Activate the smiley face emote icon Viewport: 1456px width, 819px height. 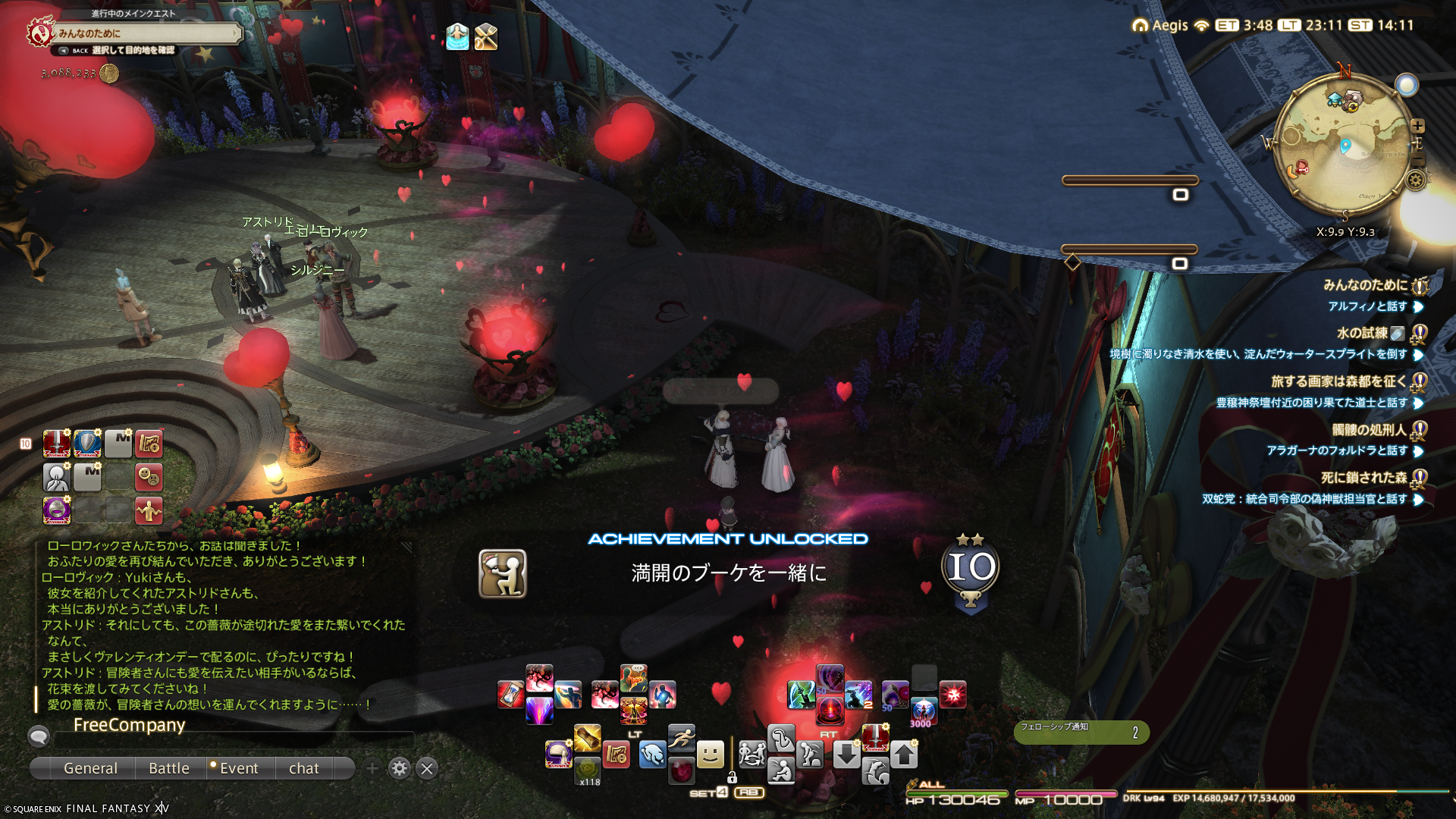point(710,754)
